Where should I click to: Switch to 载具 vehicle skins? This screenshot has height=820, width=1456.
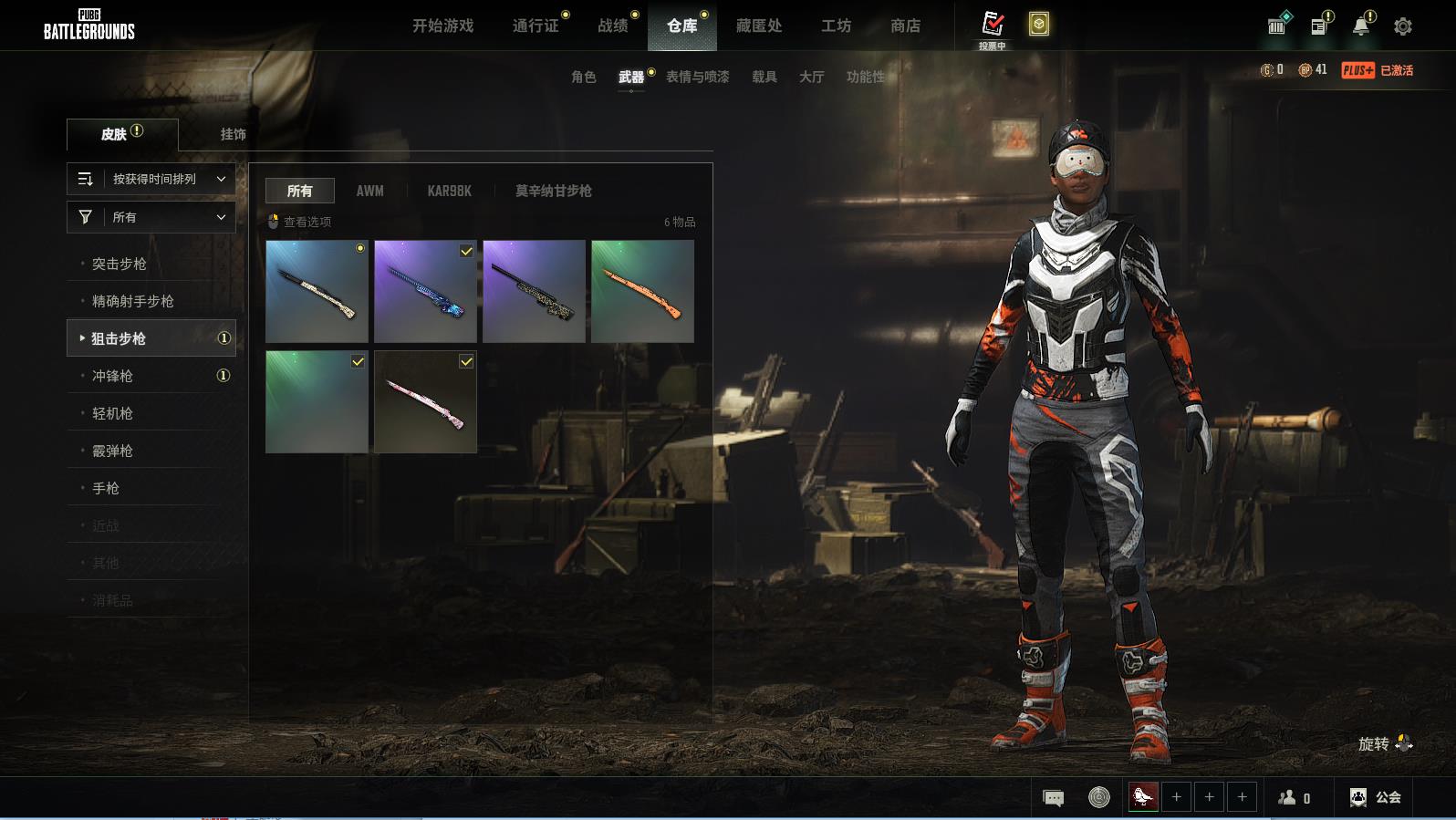point(764,77)
